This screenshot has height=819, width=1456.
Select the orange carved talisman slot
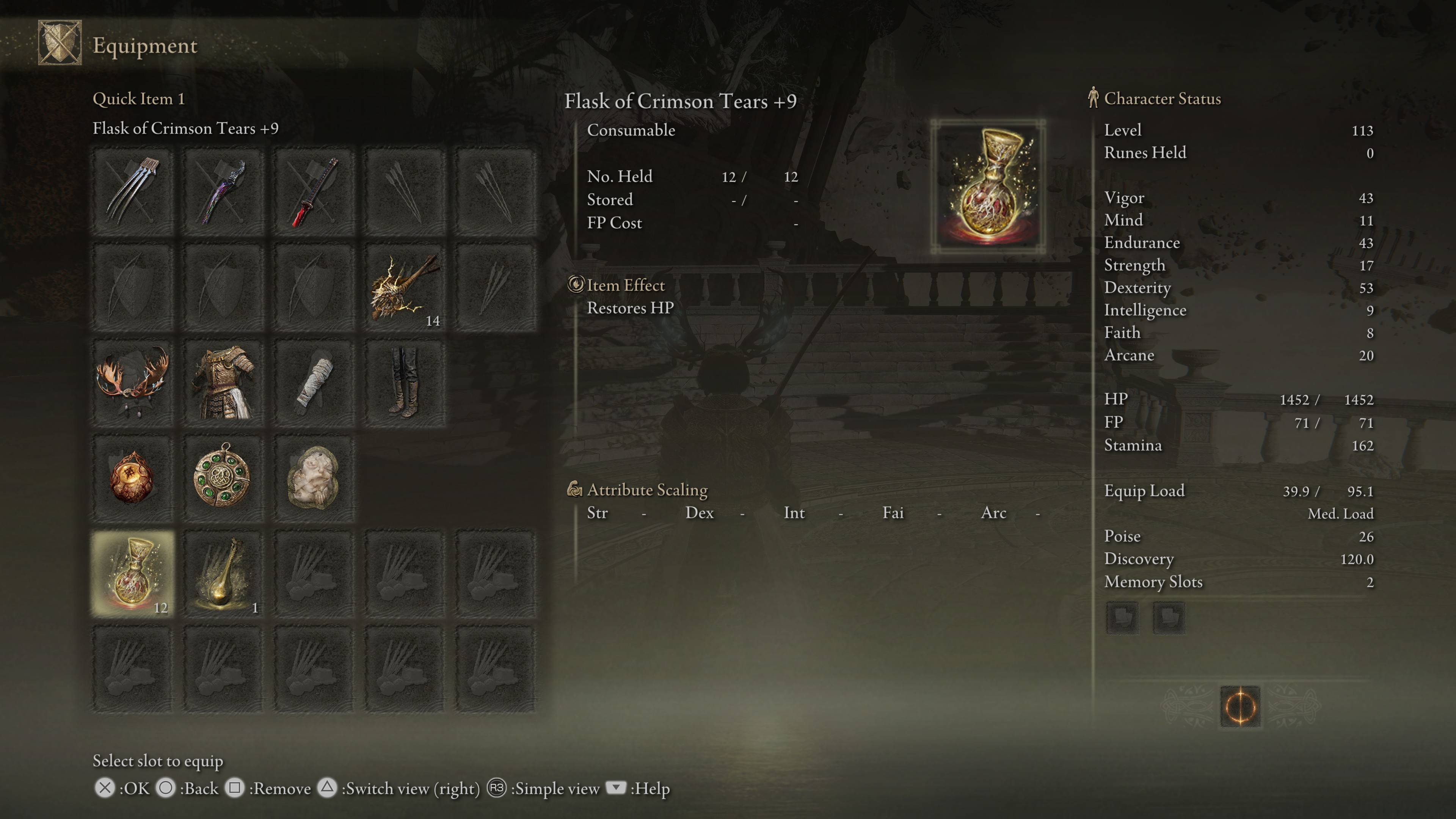point(133,478)
